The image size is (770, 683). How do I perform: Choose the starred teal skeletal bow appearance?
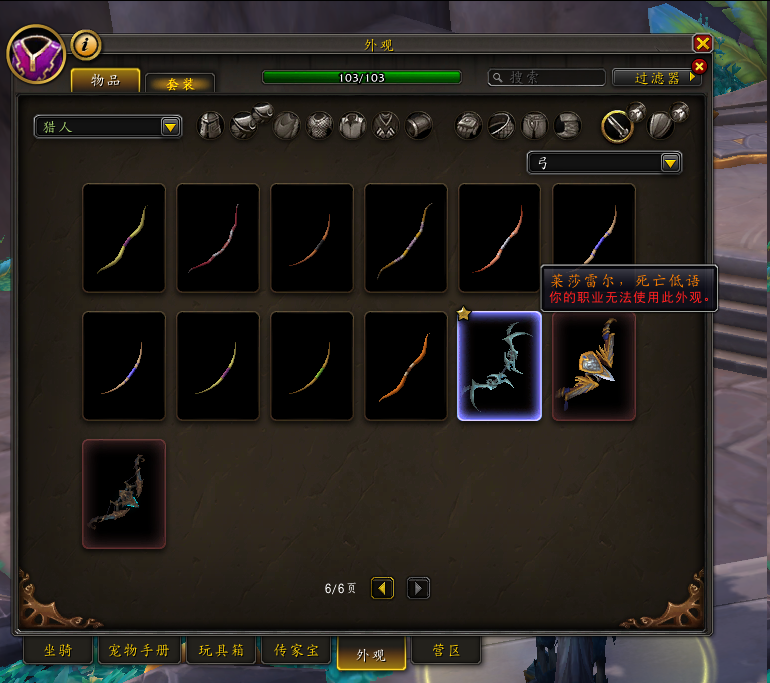[x=499, y=366]
